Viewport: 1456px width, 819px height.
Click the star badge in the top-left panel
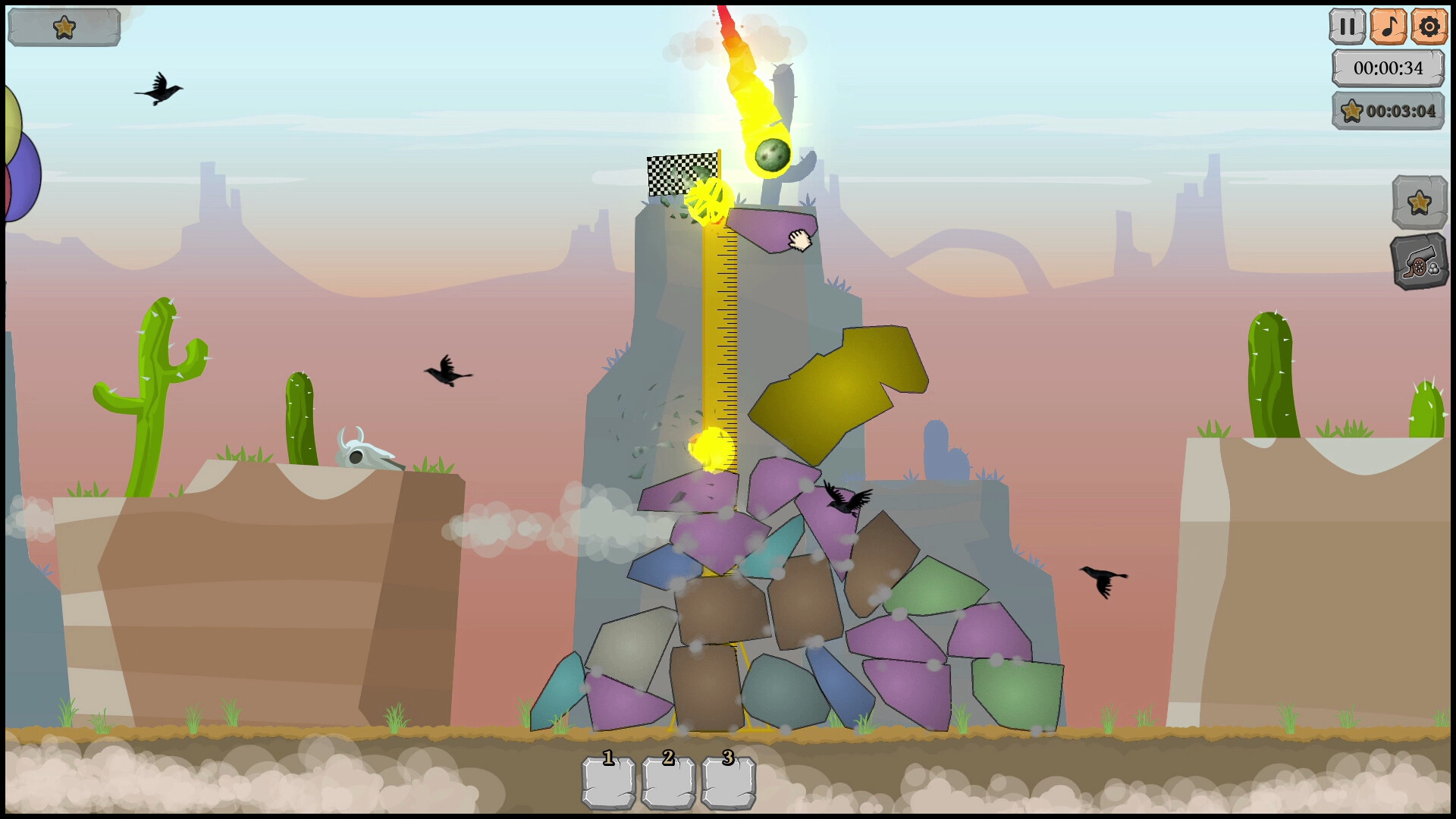pos(65,26)
